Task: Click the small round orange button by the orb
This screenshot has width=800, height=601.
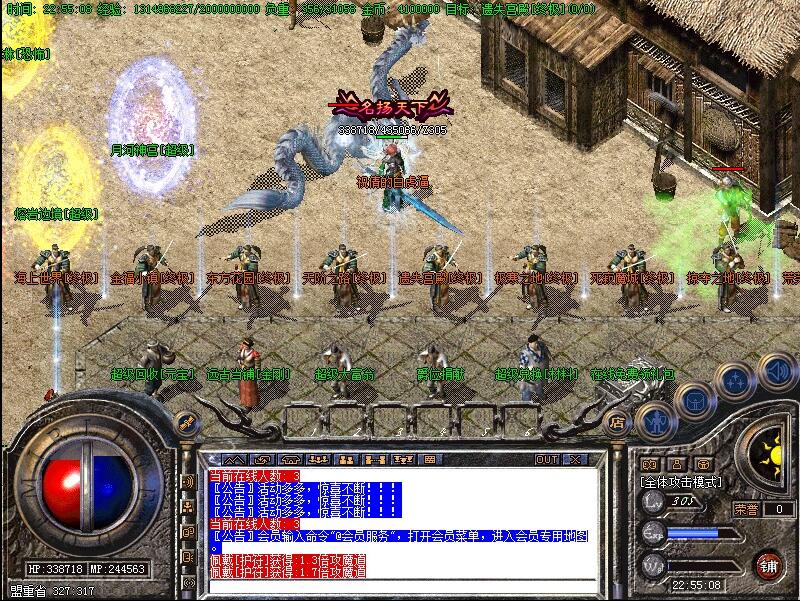Action: pyautogui.click(x=184, y=422)
